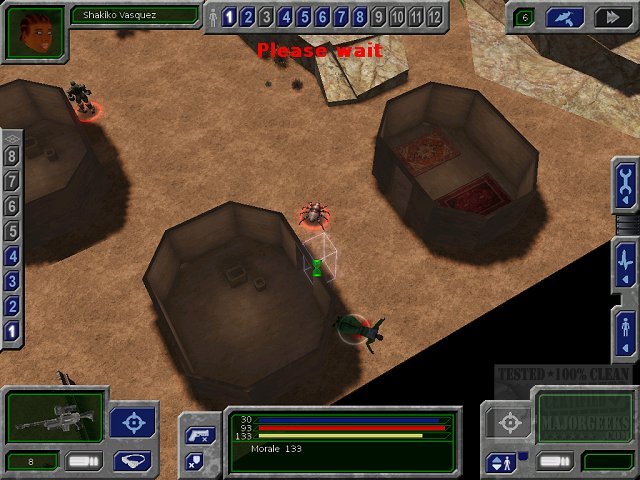The image size is (640, 480).
Task: Choose squad member 9 in top bar
Action: click(x=378, y=17)
